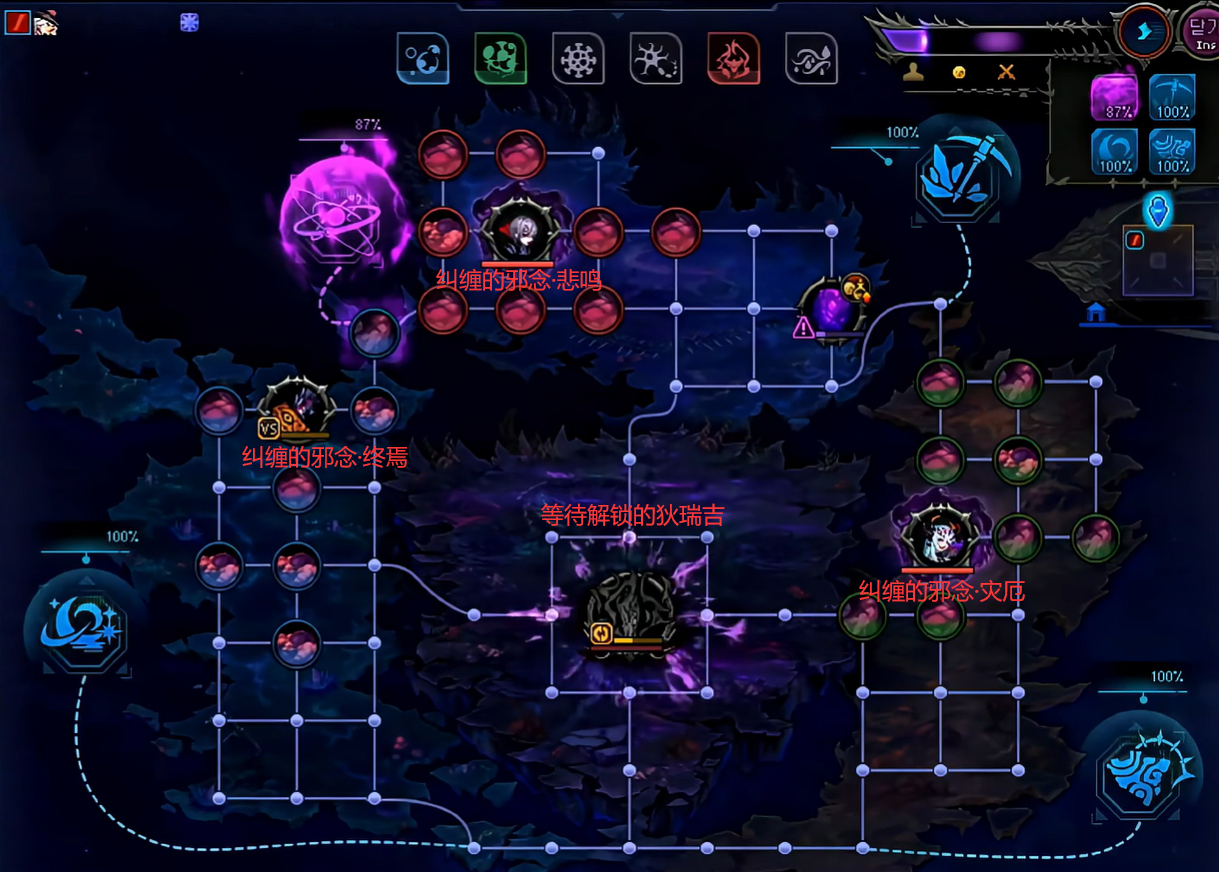The image size is (1219, 872).
Task: Open the purple atom sphere base
Action: [331, 212]
